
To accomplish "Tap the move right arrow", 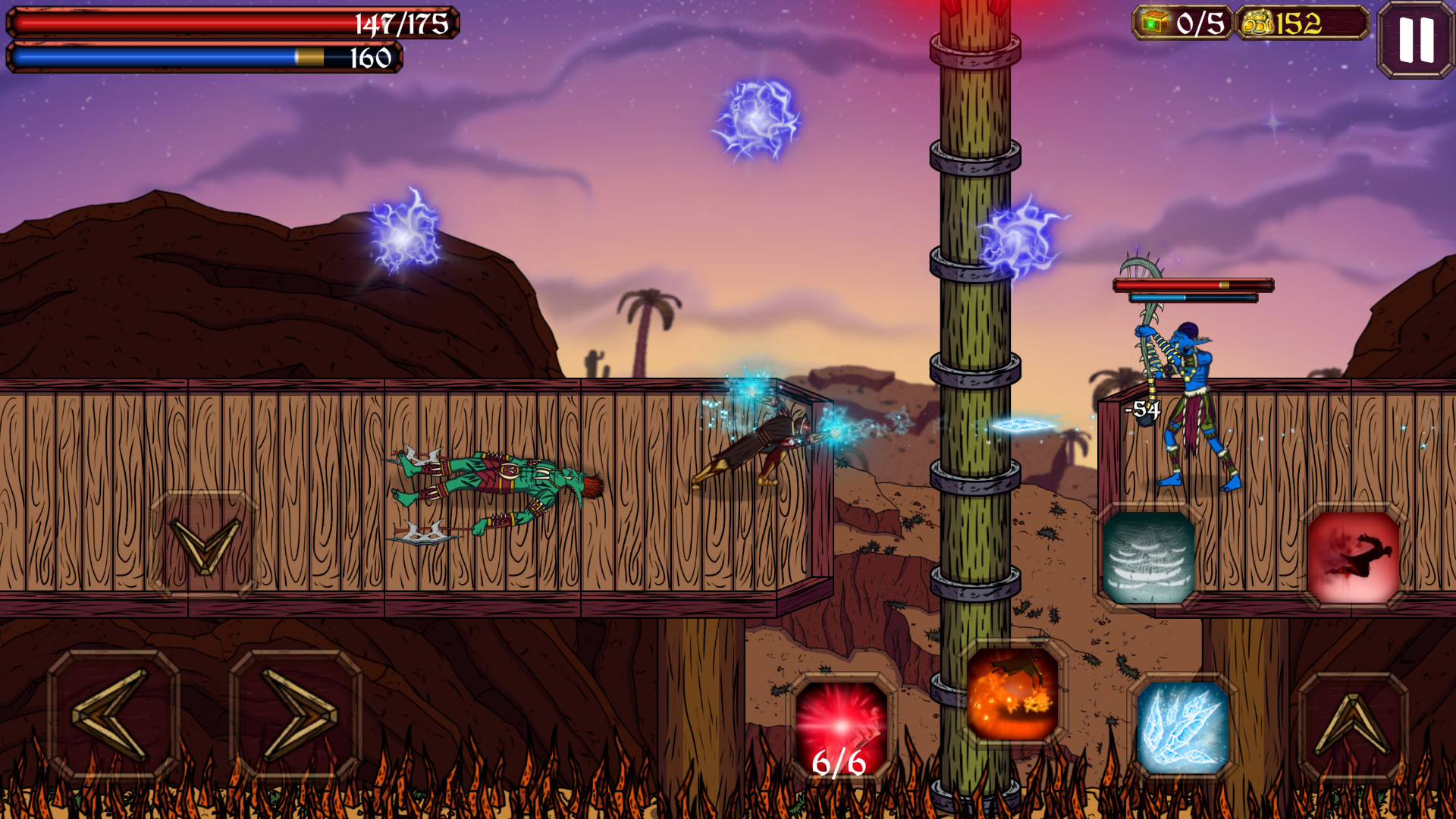I will [296, 714].
